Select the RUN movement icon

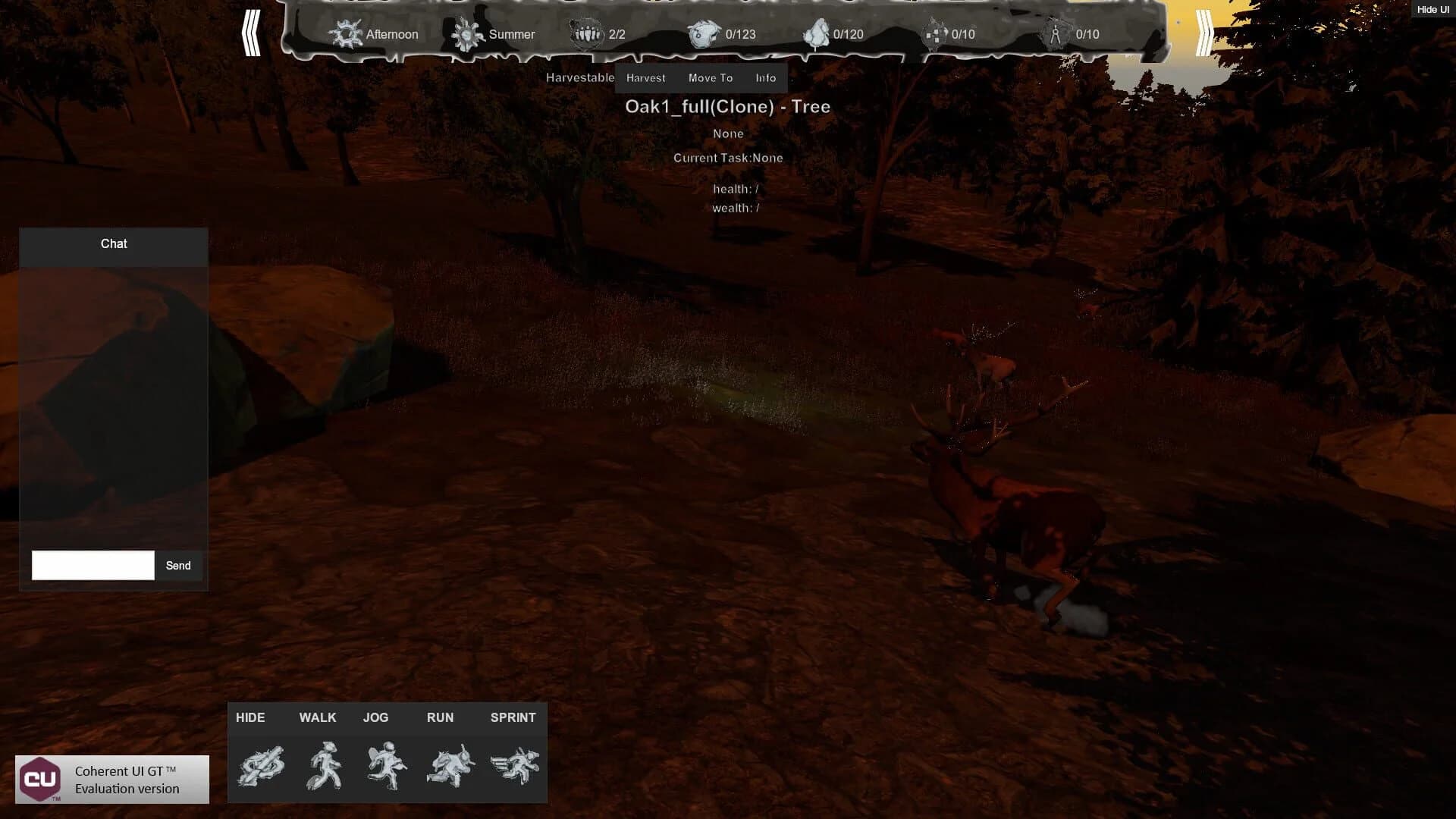pos(450,766)
